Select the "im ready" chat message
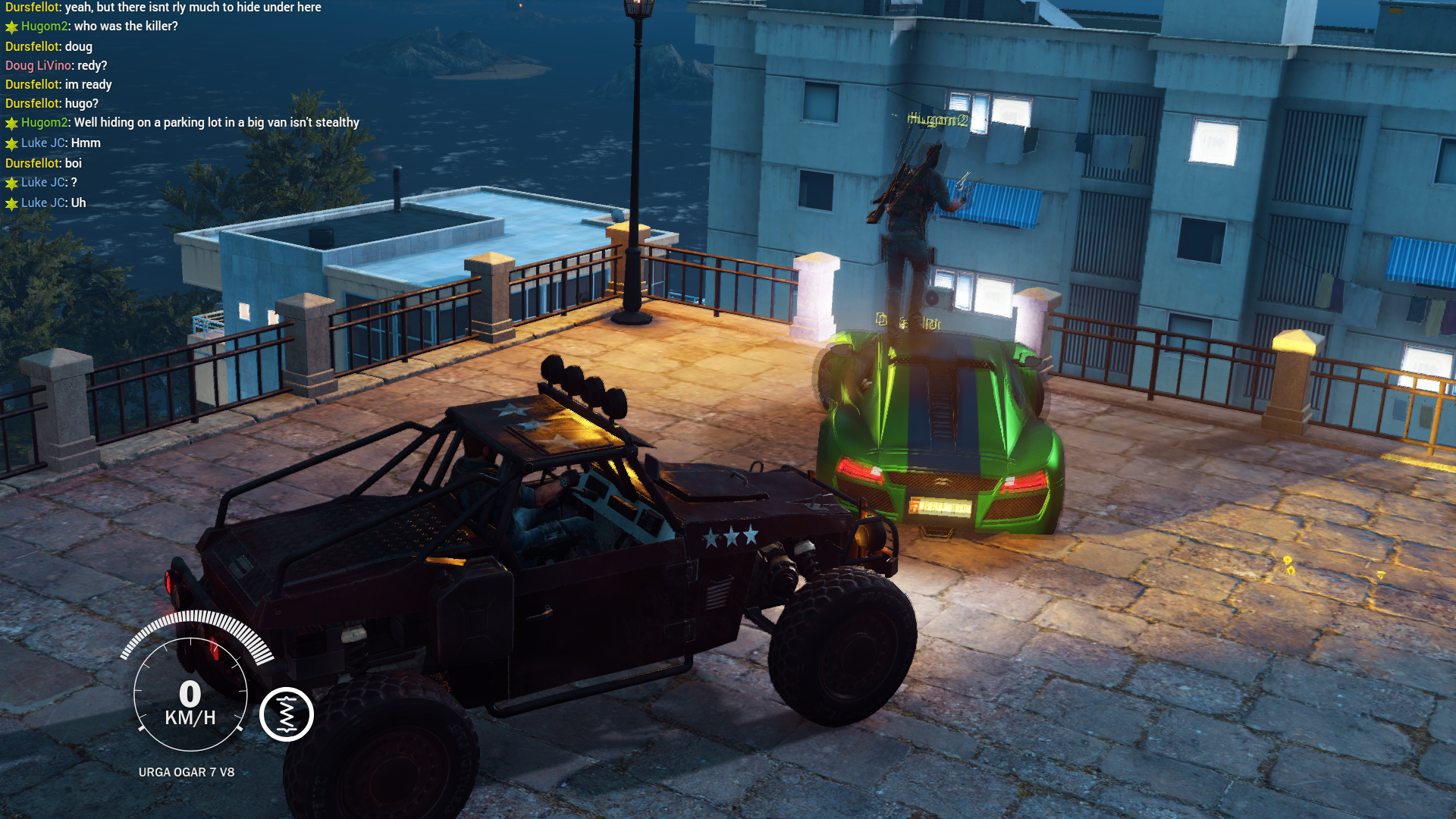This screenshot has width=1456, height=819. tap(58, 85)
